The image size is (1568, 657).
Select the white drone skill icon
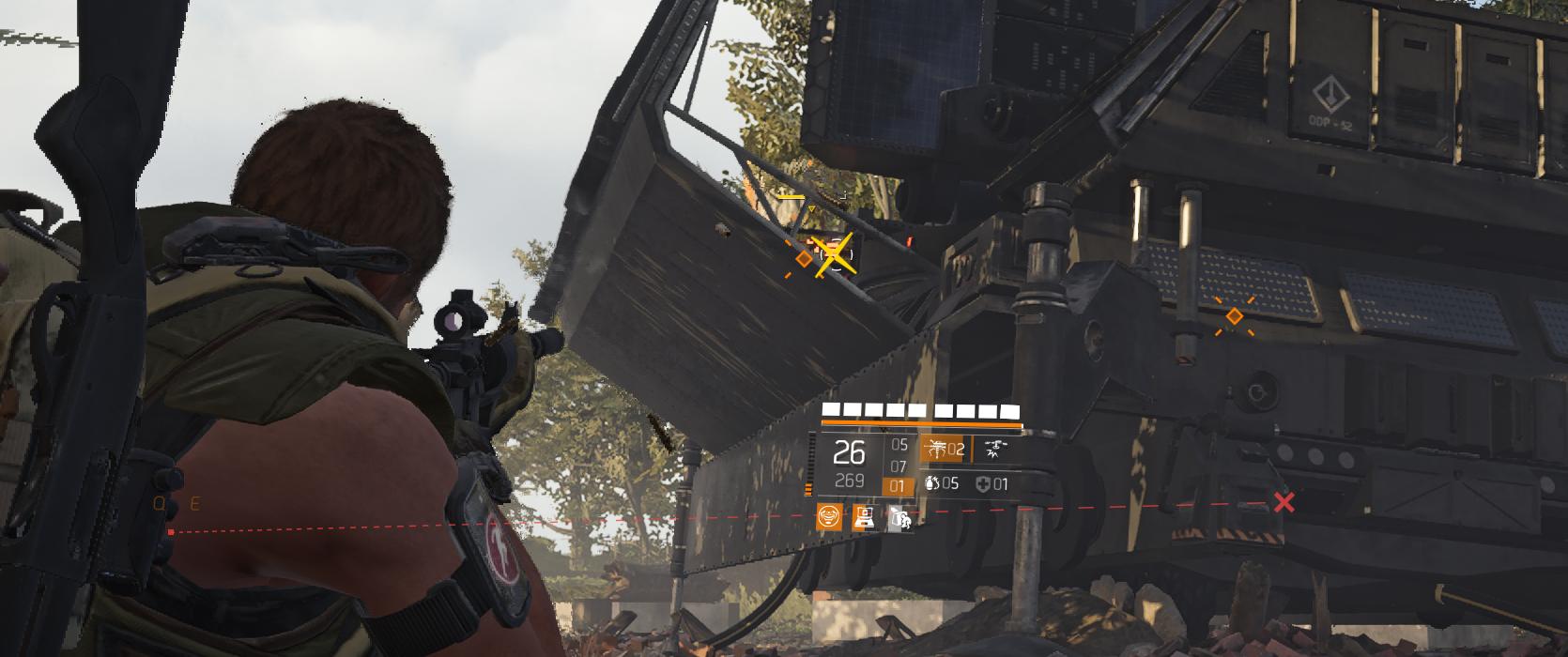(993, 450)
